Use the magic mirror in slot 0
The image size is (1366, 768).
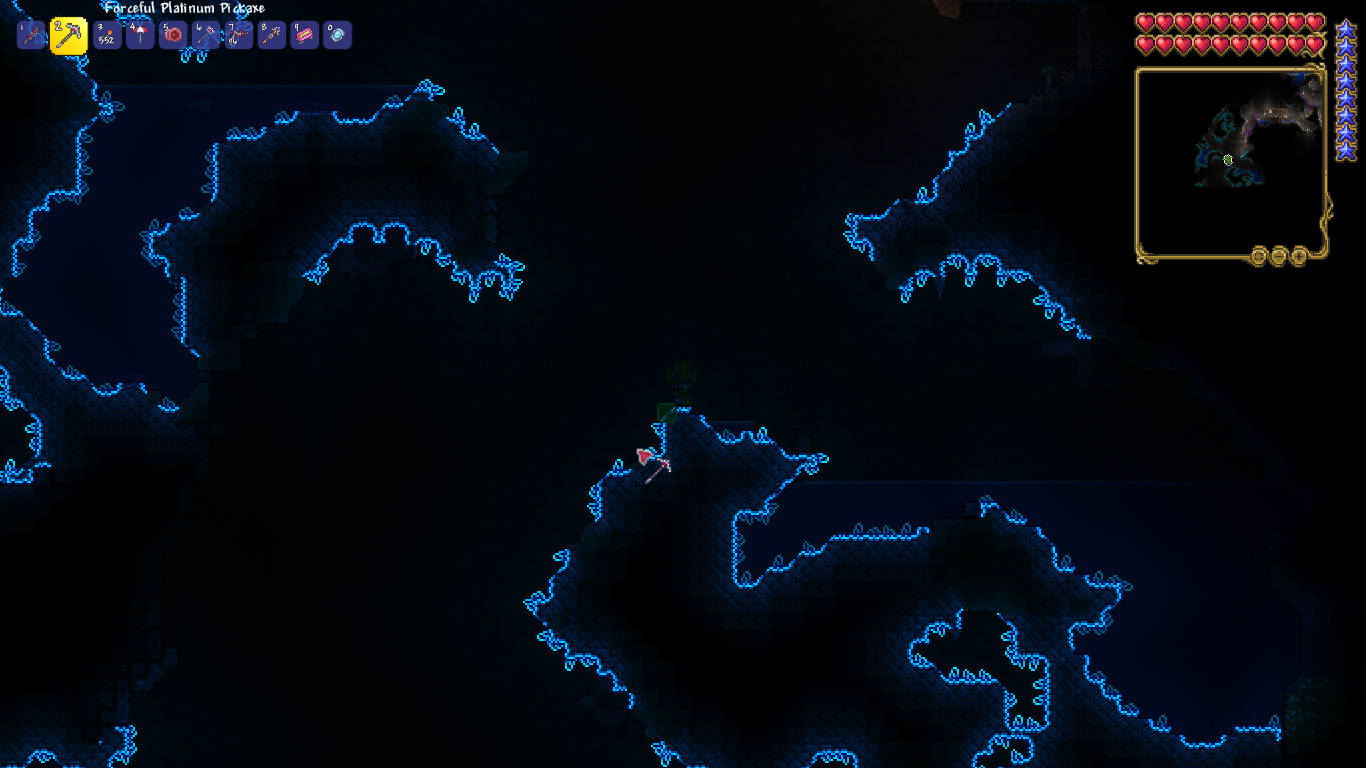(337, 35)
